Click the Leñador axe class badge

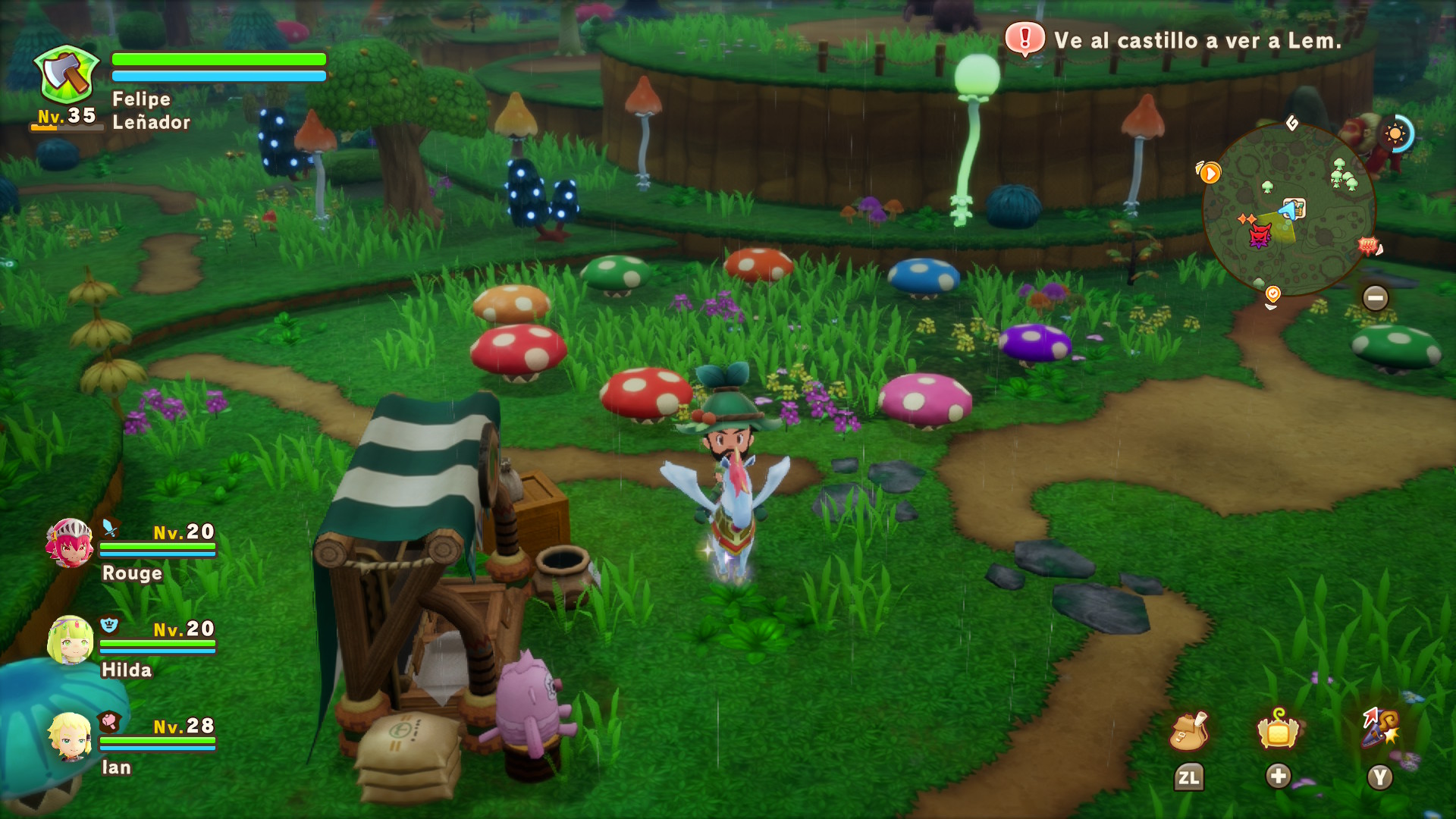click(67, 76)
